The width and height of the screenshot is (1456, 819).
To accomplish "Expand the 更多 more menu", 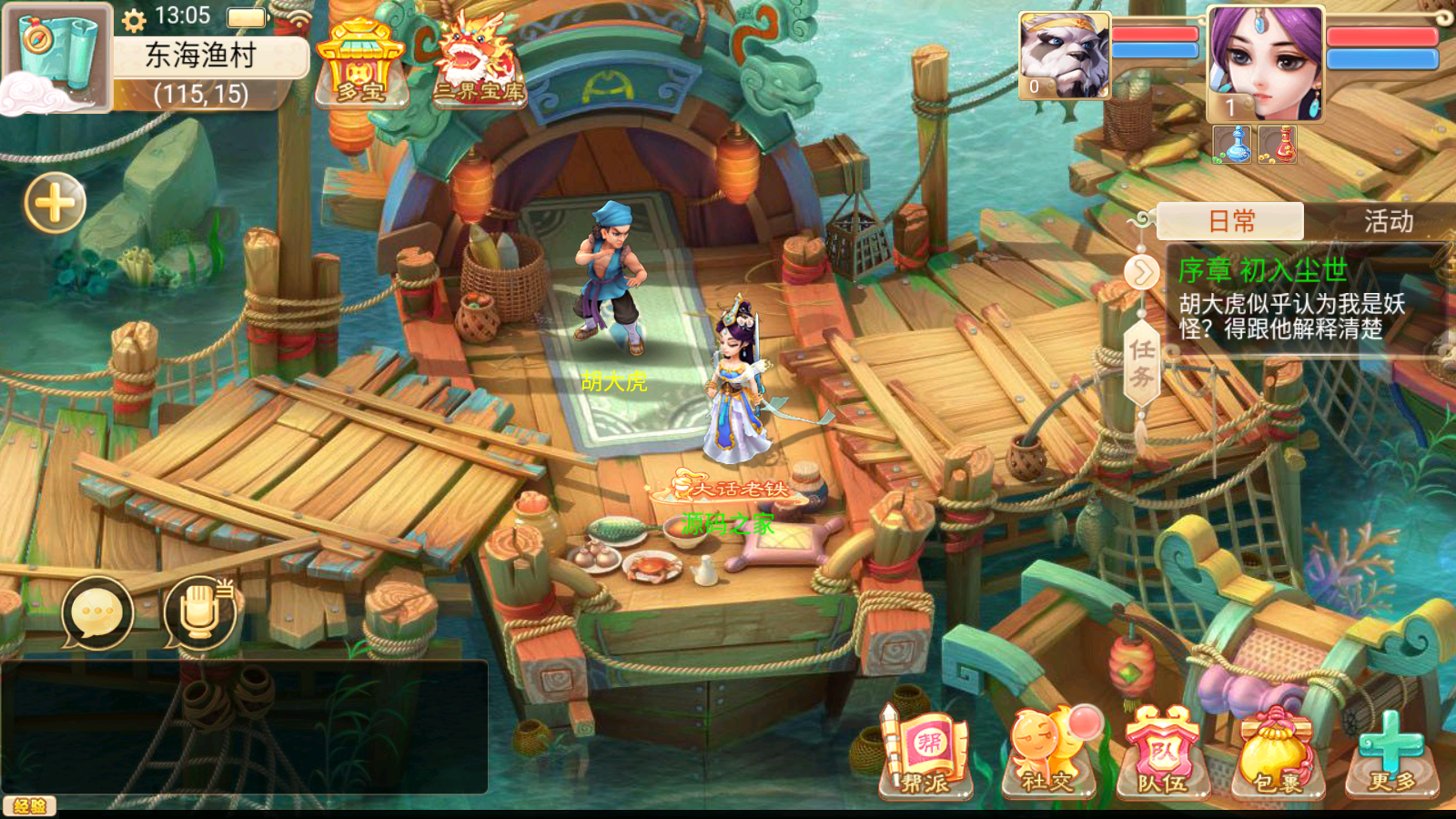I will (x=1392, y=754).
